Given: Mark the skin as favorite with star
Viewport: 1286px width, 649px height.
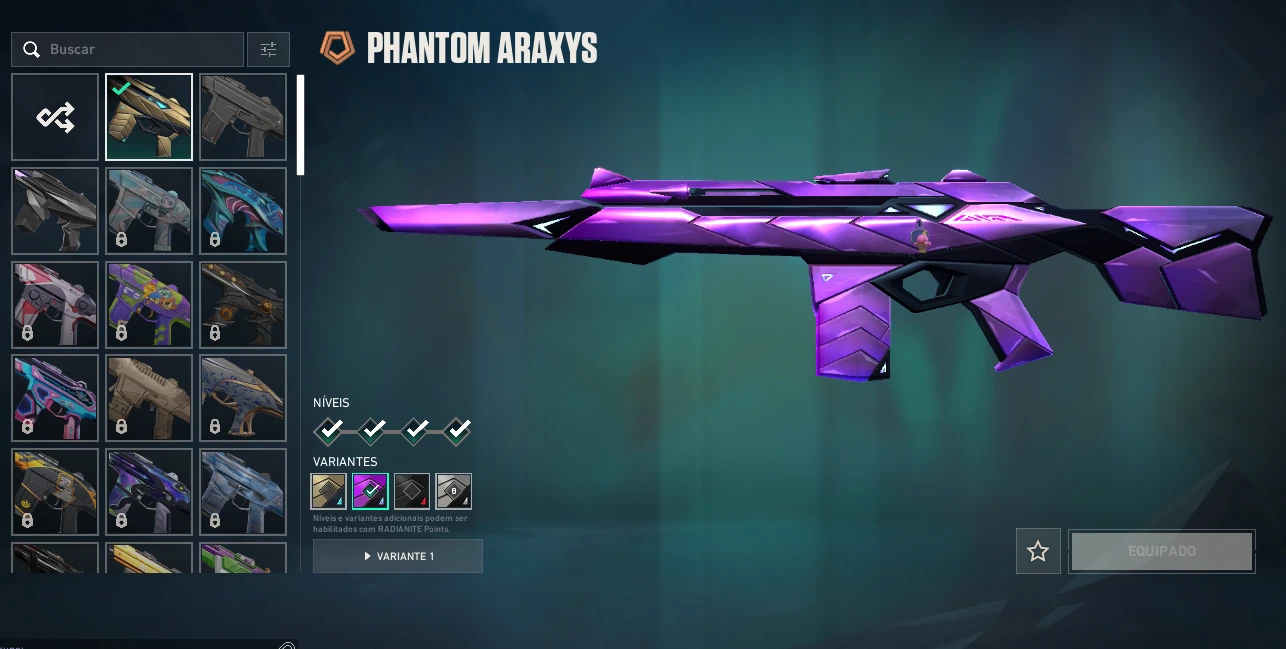Looking at the screenshot, I should click(1038, 551).
